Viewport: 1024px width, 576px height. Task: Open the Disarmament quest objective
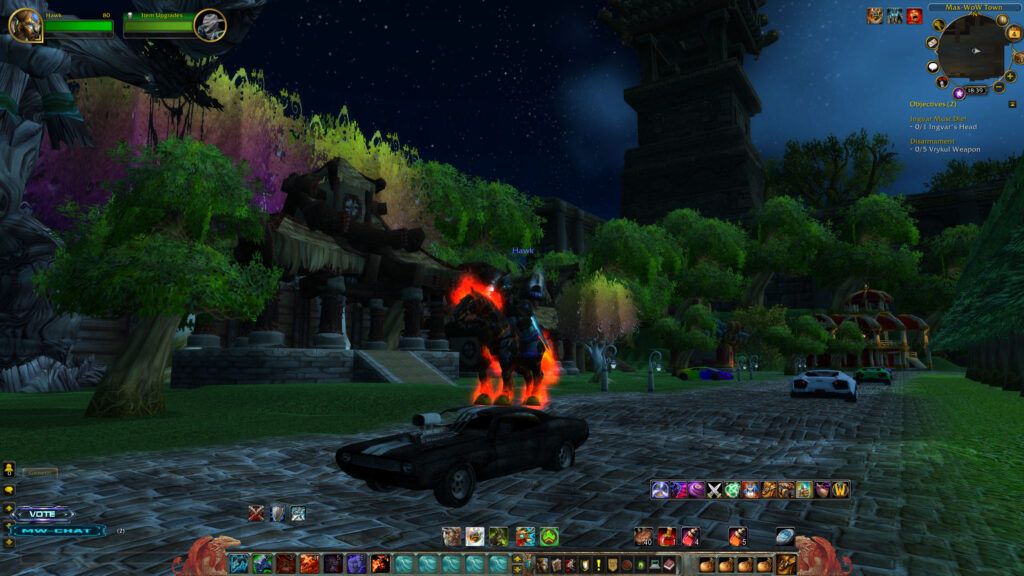click(x=934, y=141)
